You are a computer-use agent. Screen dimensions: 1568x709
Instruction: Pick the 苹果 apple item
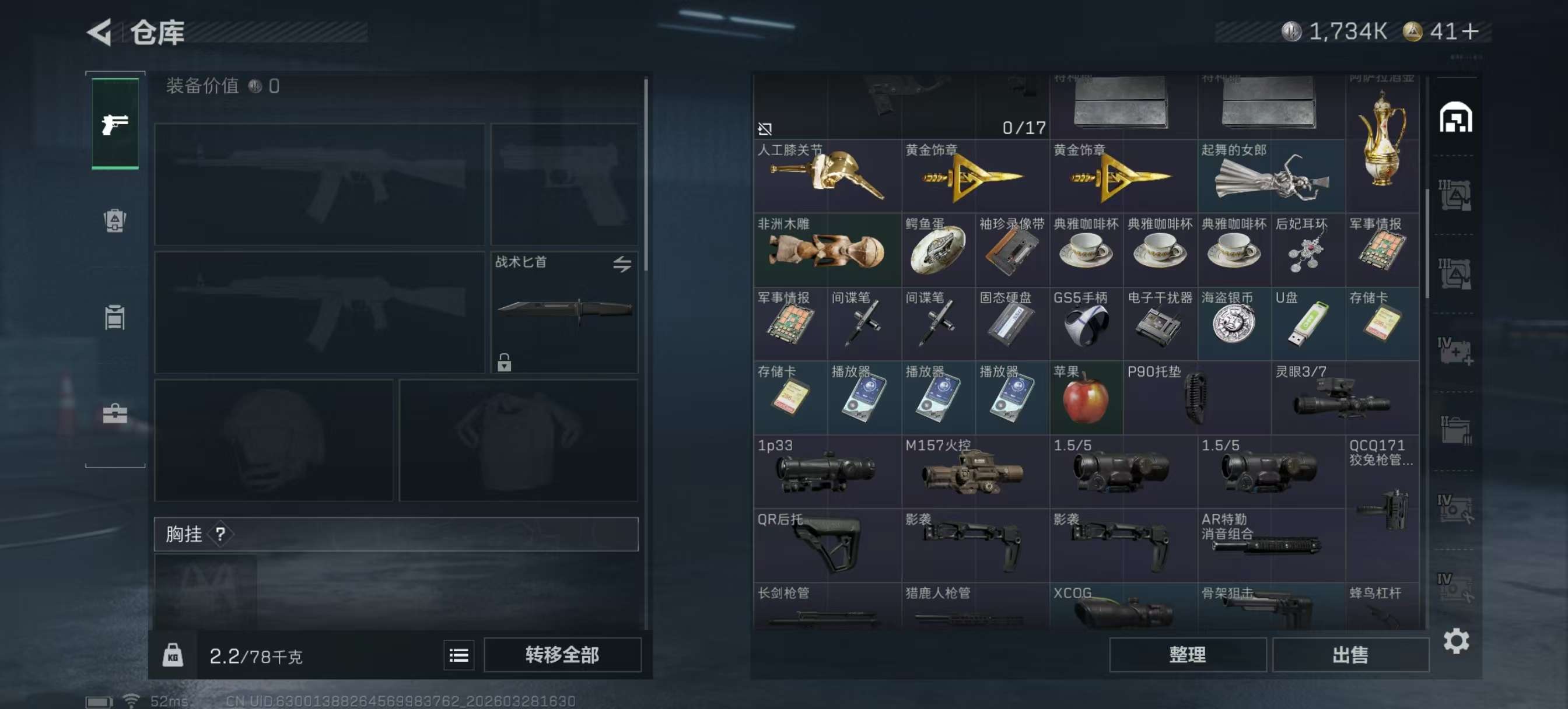pos(1086,398)
